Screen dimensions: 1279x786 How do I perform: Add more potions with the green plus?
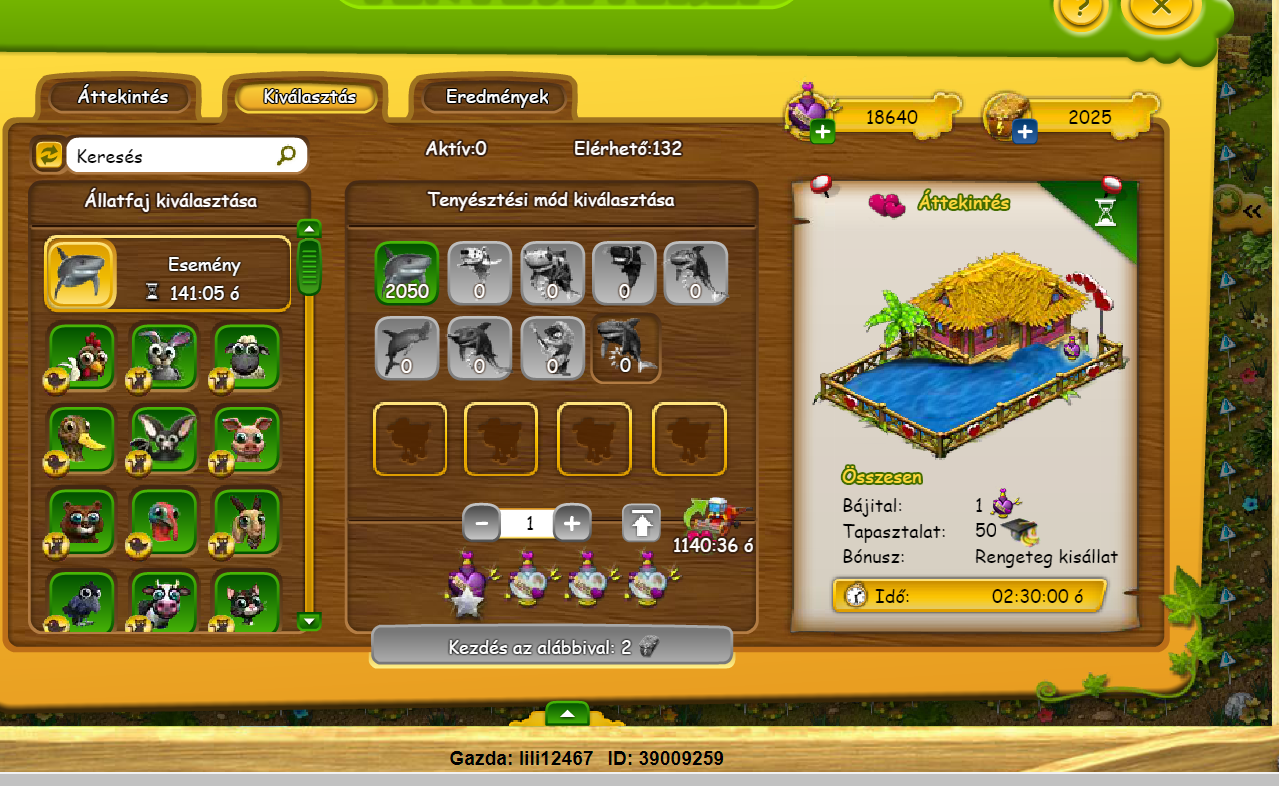pos(823,132)
